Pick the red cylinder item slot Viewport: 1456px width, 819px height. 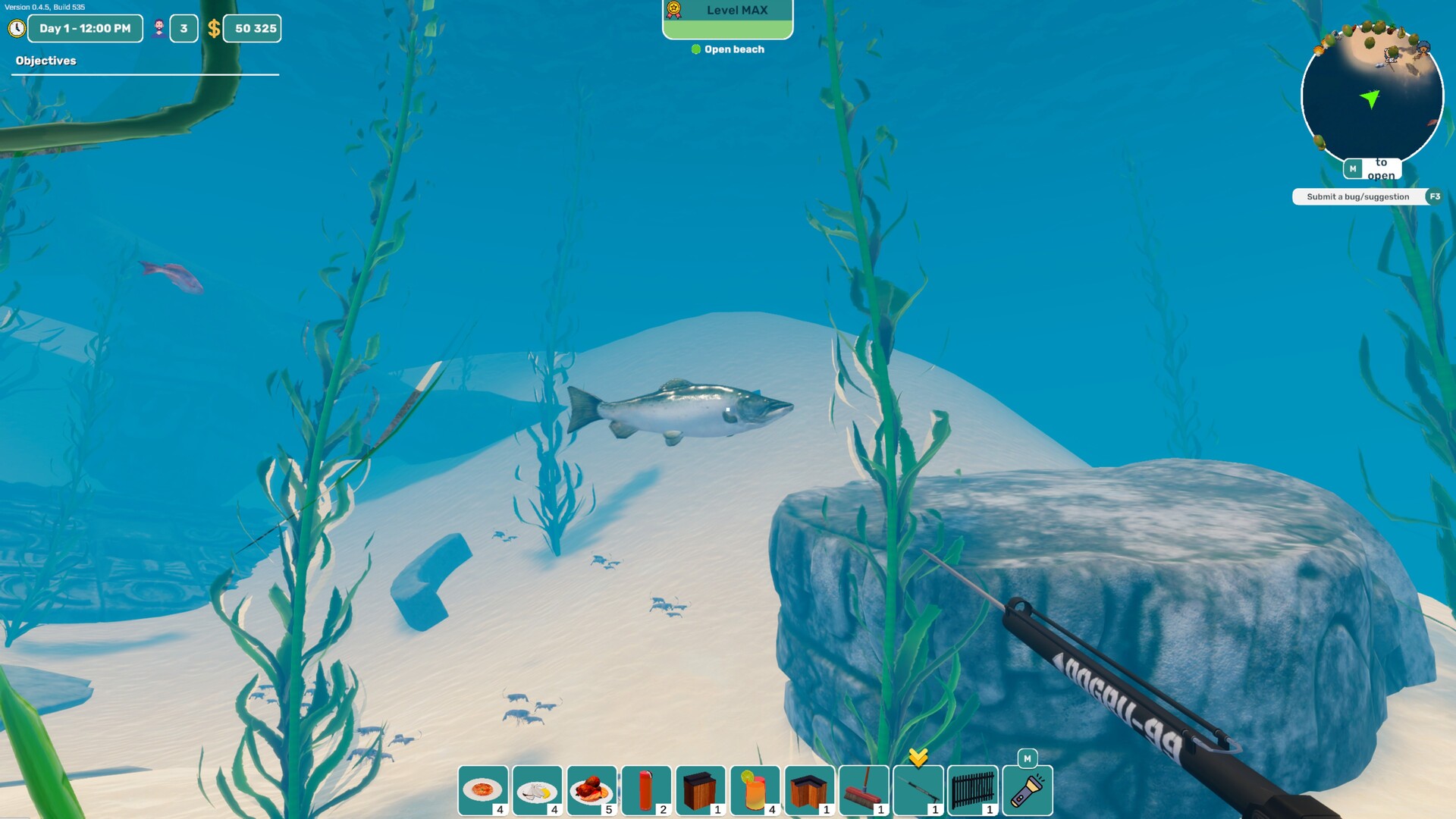pos(646,790)
